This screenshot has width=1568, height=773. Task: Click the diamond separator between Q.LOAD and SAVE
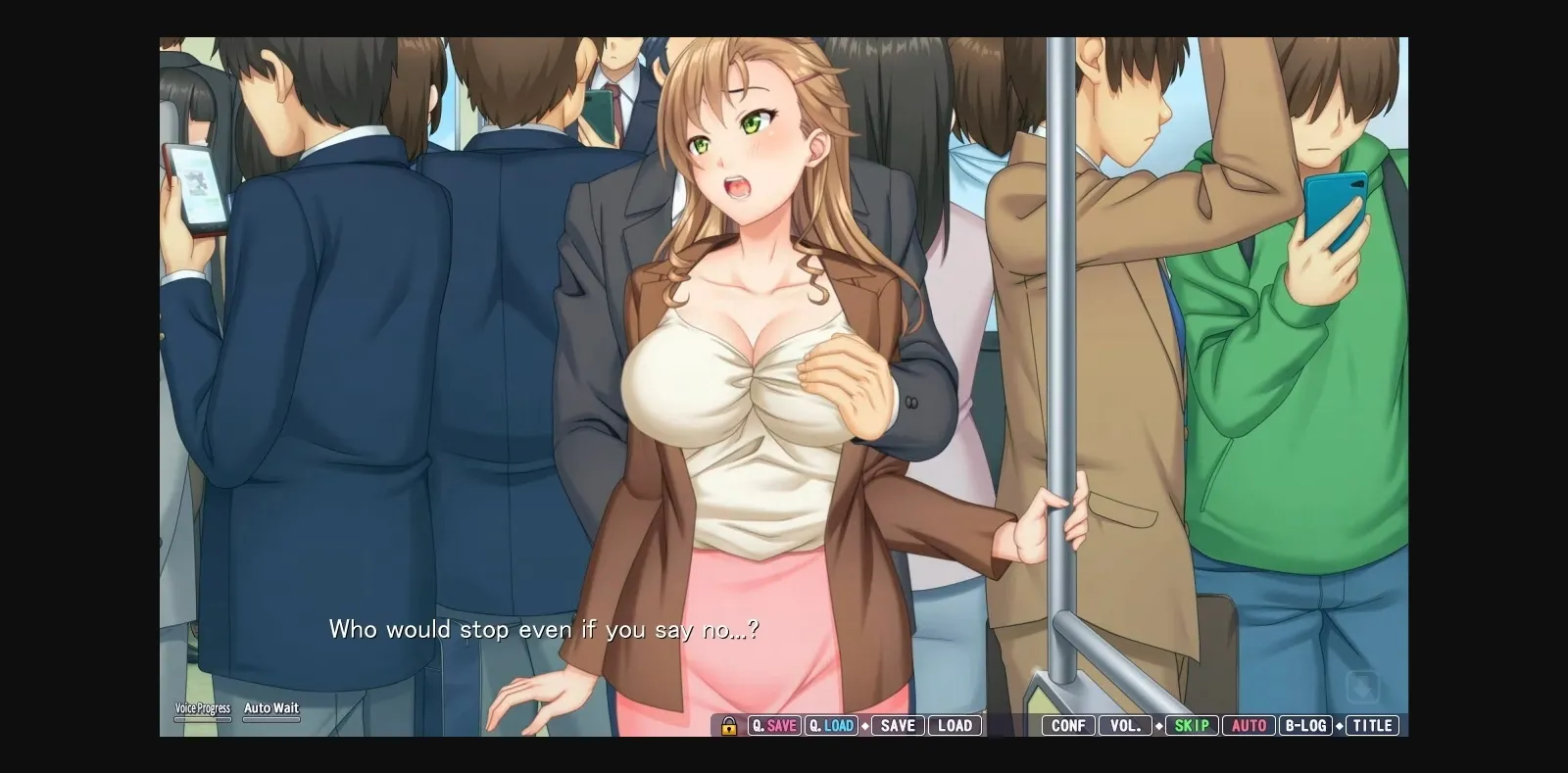click(864, 726)
